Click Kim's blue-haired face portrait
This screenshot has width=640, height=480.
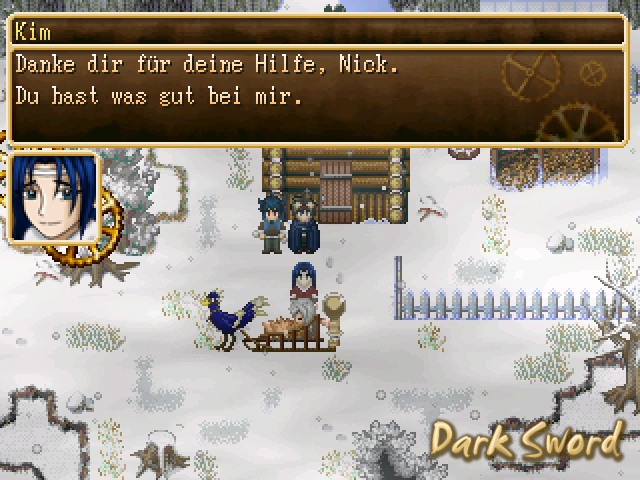pos(53,197)
